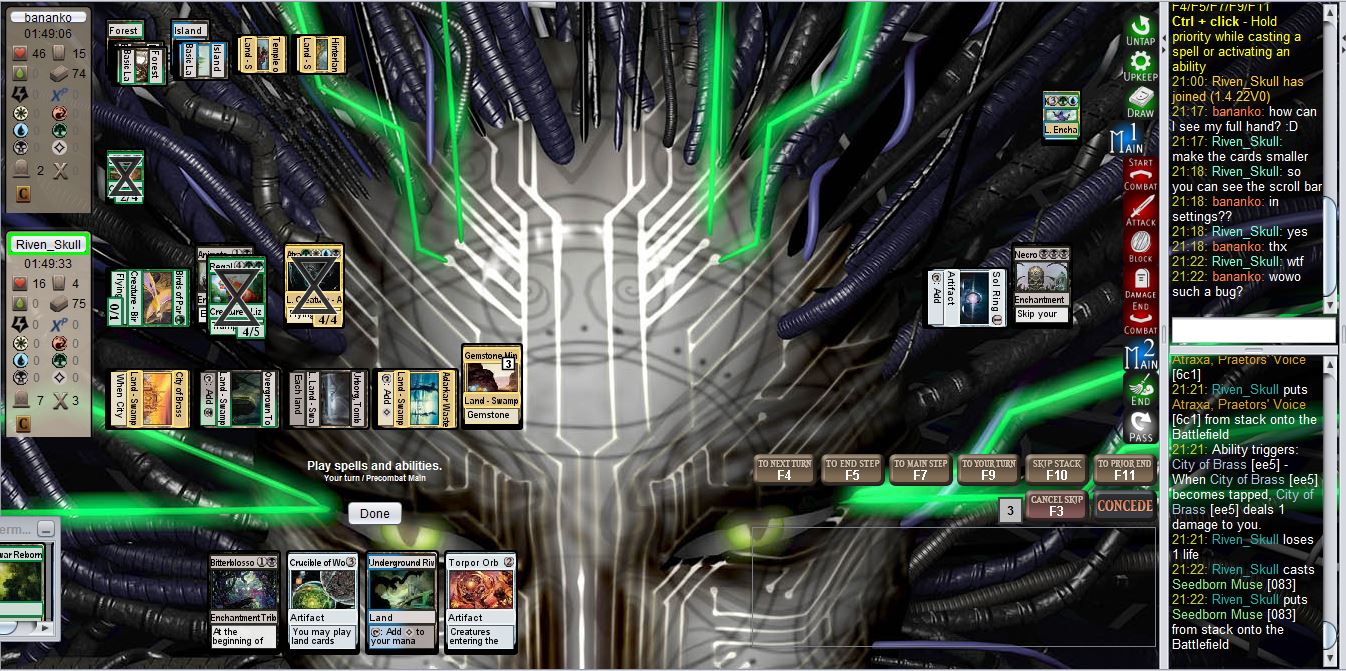The height and width of the screenshot is (671, 1346).
Task: Select the To End Step skip button
Action: click(x=852, y=470)
